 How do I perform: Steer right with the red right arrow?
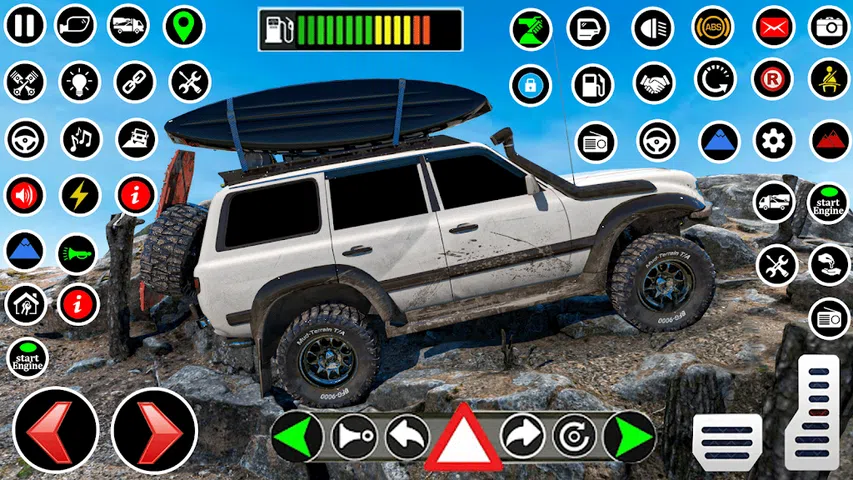[154, 430]
